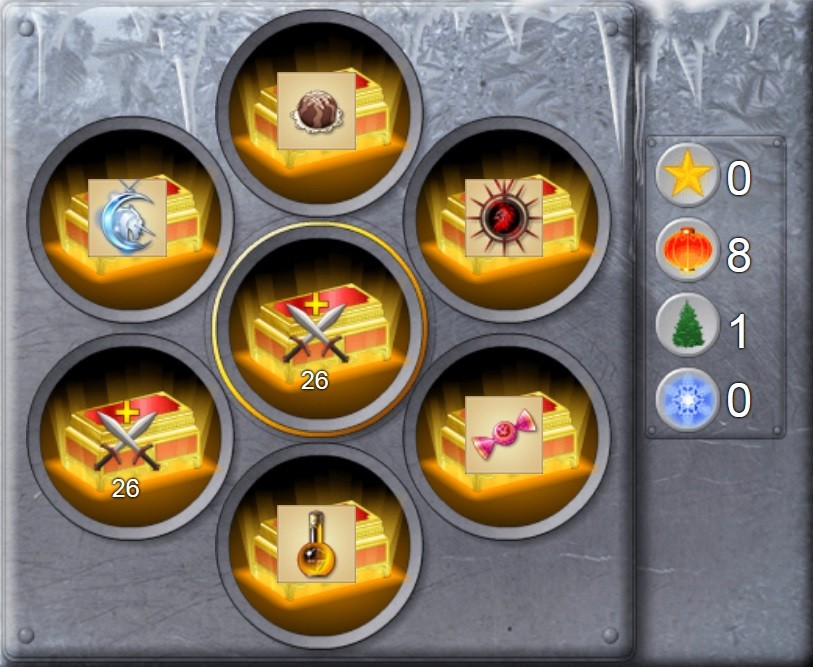The image size is (813, 667).
Task: Choose the pink wrapped candy chest
Action: pos(505,435)
